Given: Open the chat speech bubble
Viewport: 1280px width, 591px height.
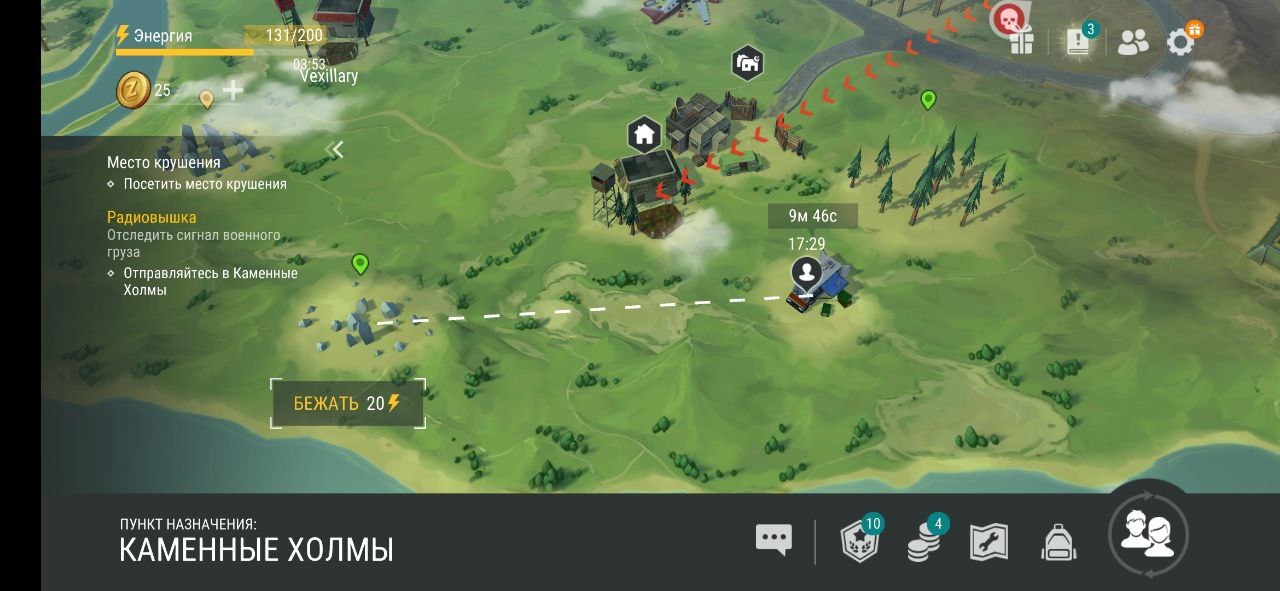Looking at the screenshot, I should click(773, 541).
